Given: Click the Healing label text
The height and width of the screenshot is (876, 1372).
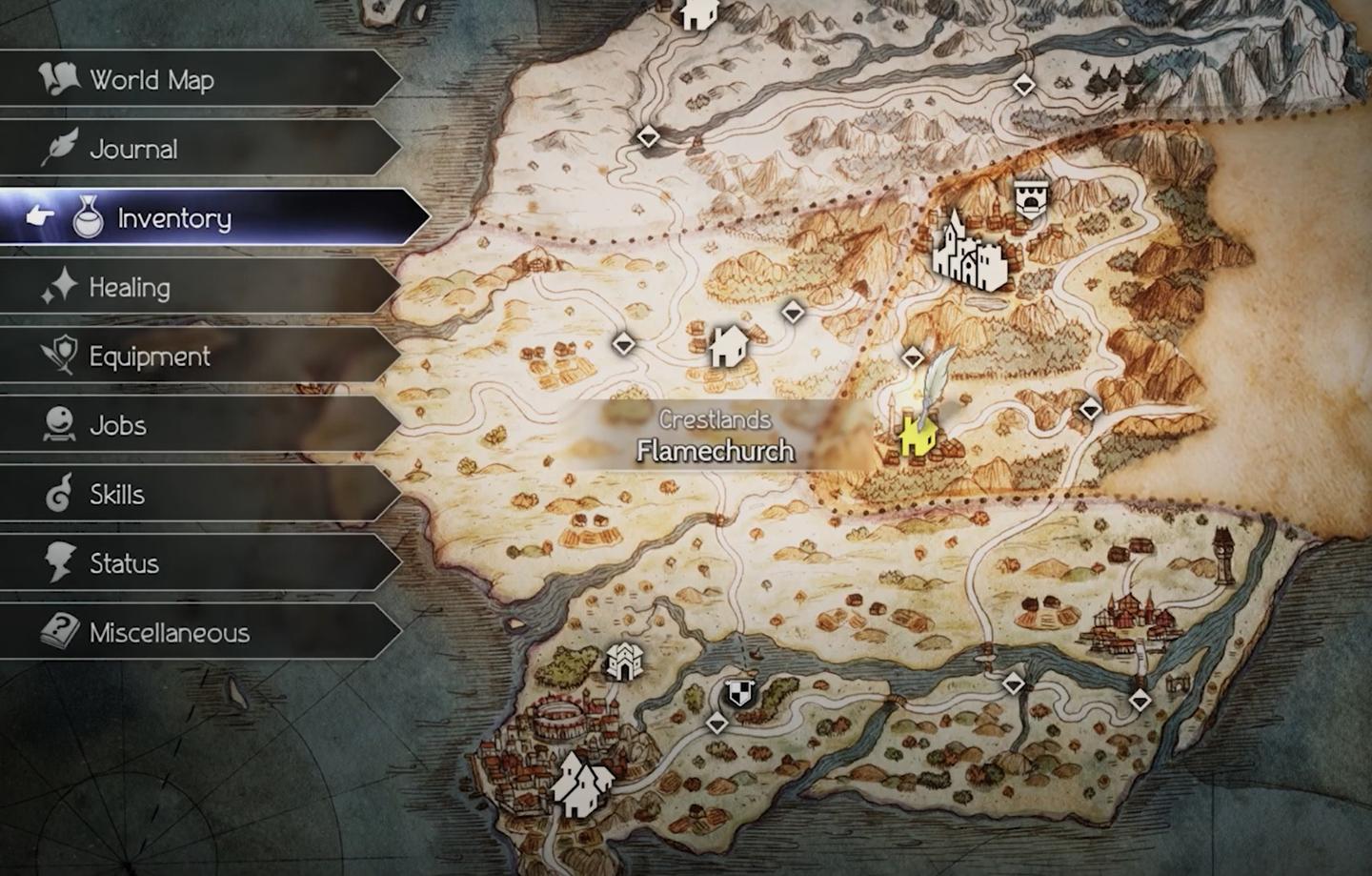Looking at the screenshot, I should click(131, 286).
